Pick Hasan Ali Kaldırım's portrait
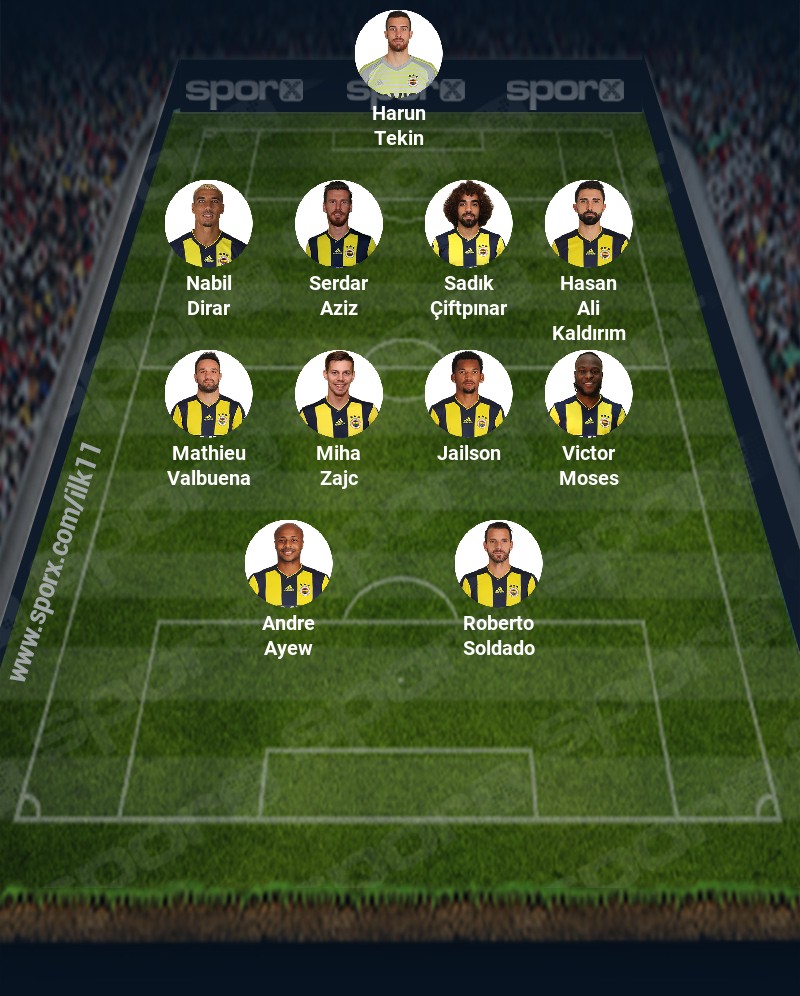This screenshot has width=800, height=996. [x=589, y=224]
